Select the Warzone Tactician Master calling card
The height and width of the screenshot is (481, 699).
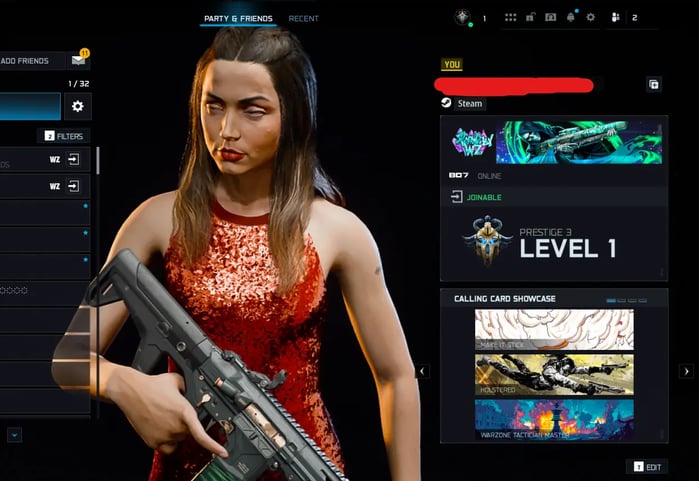553,419
